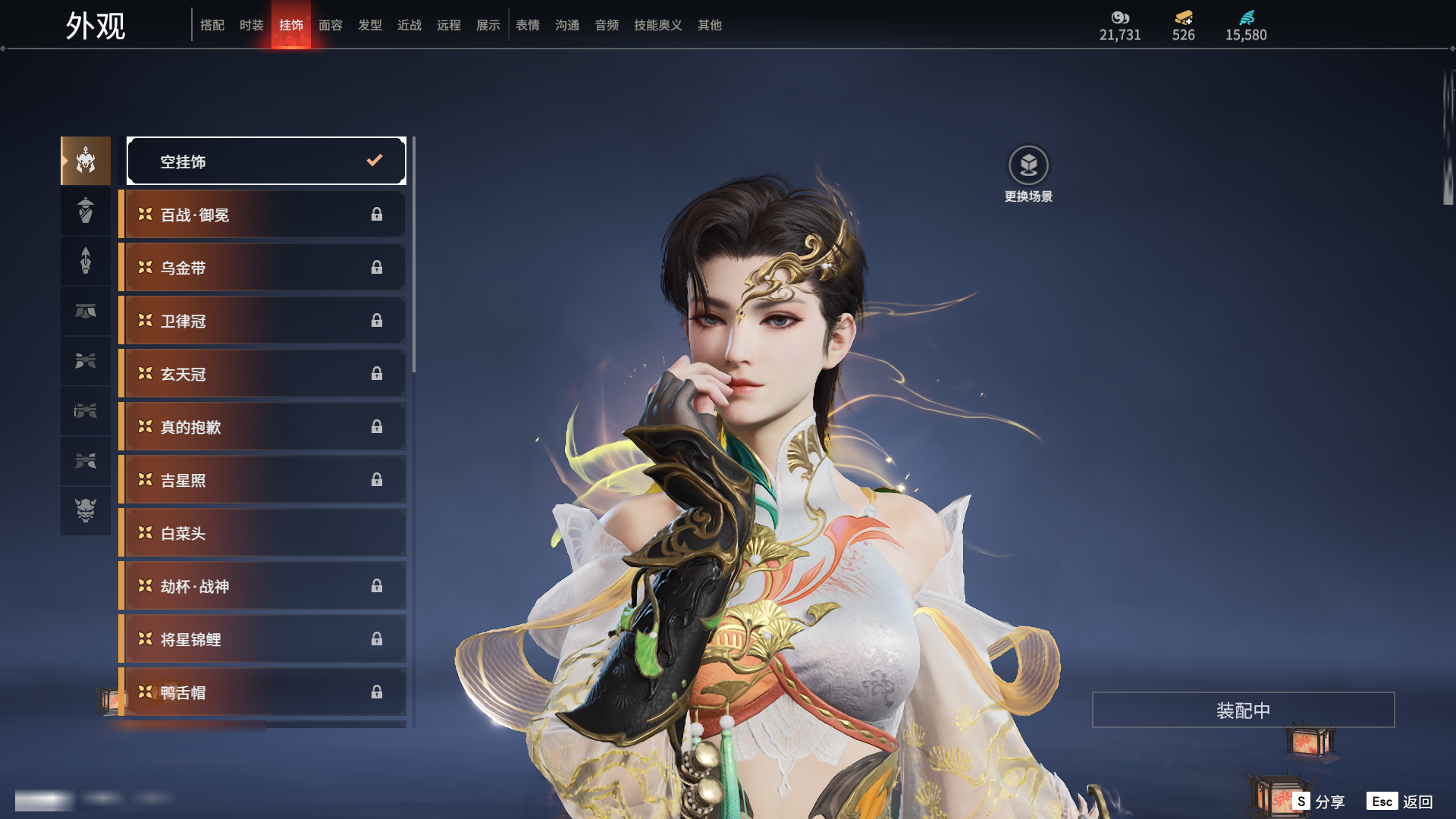Choose the 白菜头 accessory

tap(263, 533)
